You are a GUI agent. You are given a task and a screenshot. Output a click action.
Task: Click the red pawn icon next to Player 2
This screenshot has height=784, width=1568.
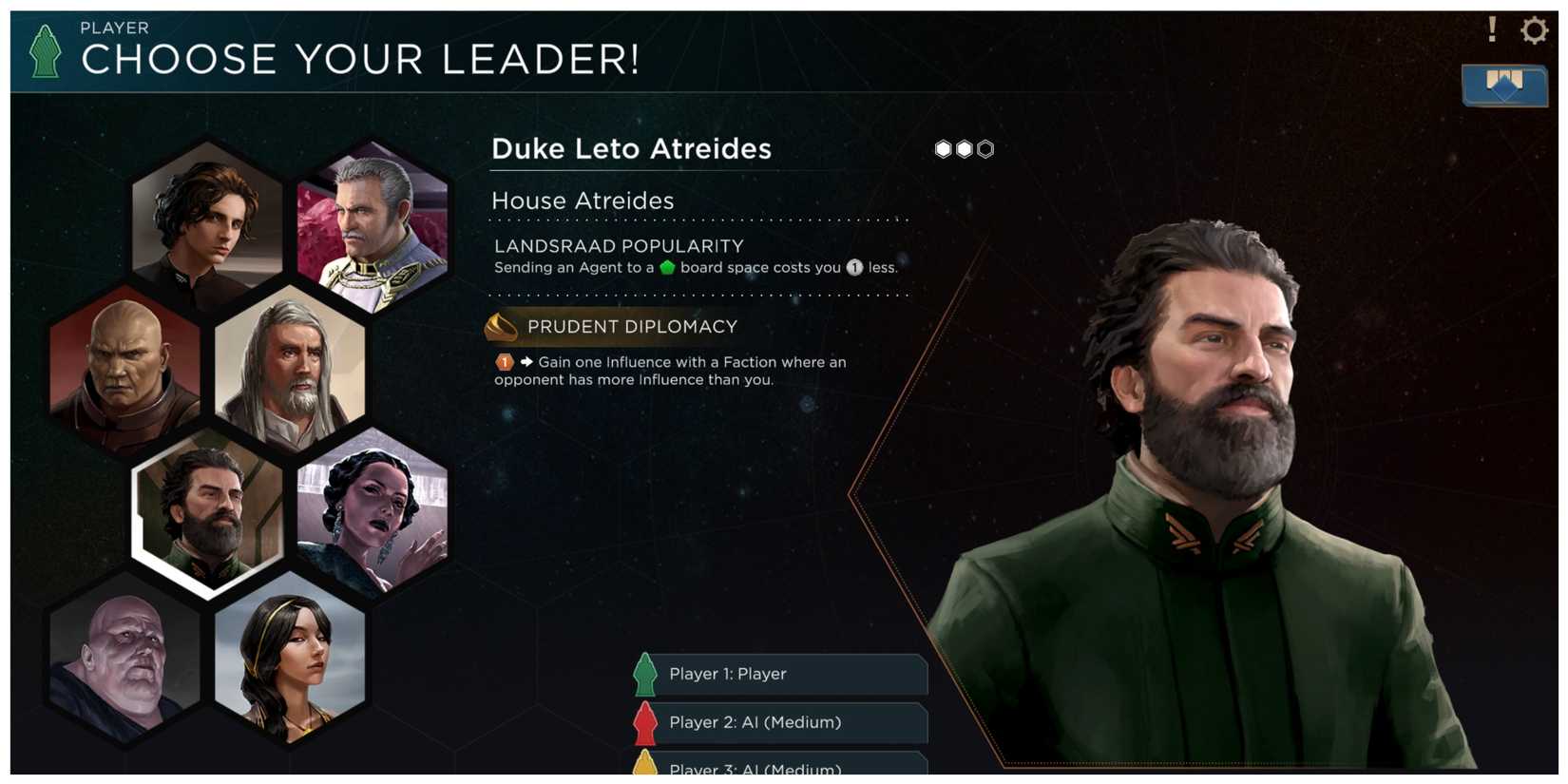pos(646,722)
